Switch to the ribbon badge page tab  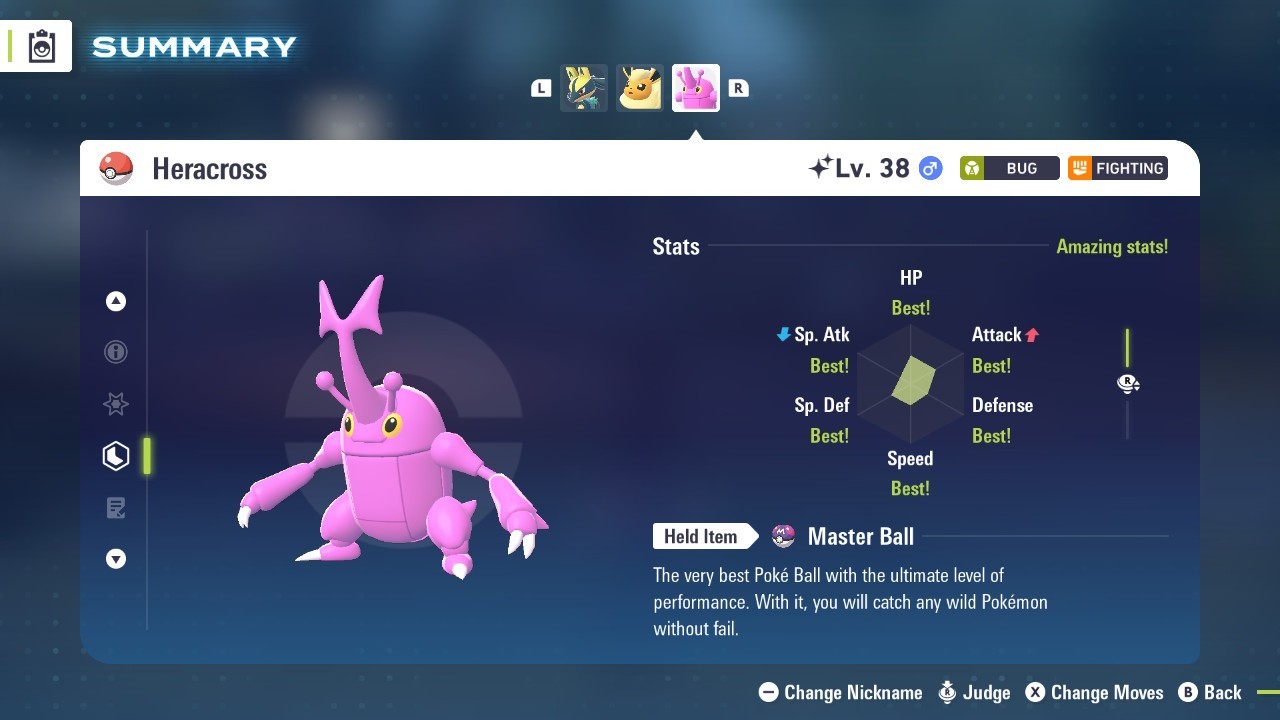coord(116,404)
